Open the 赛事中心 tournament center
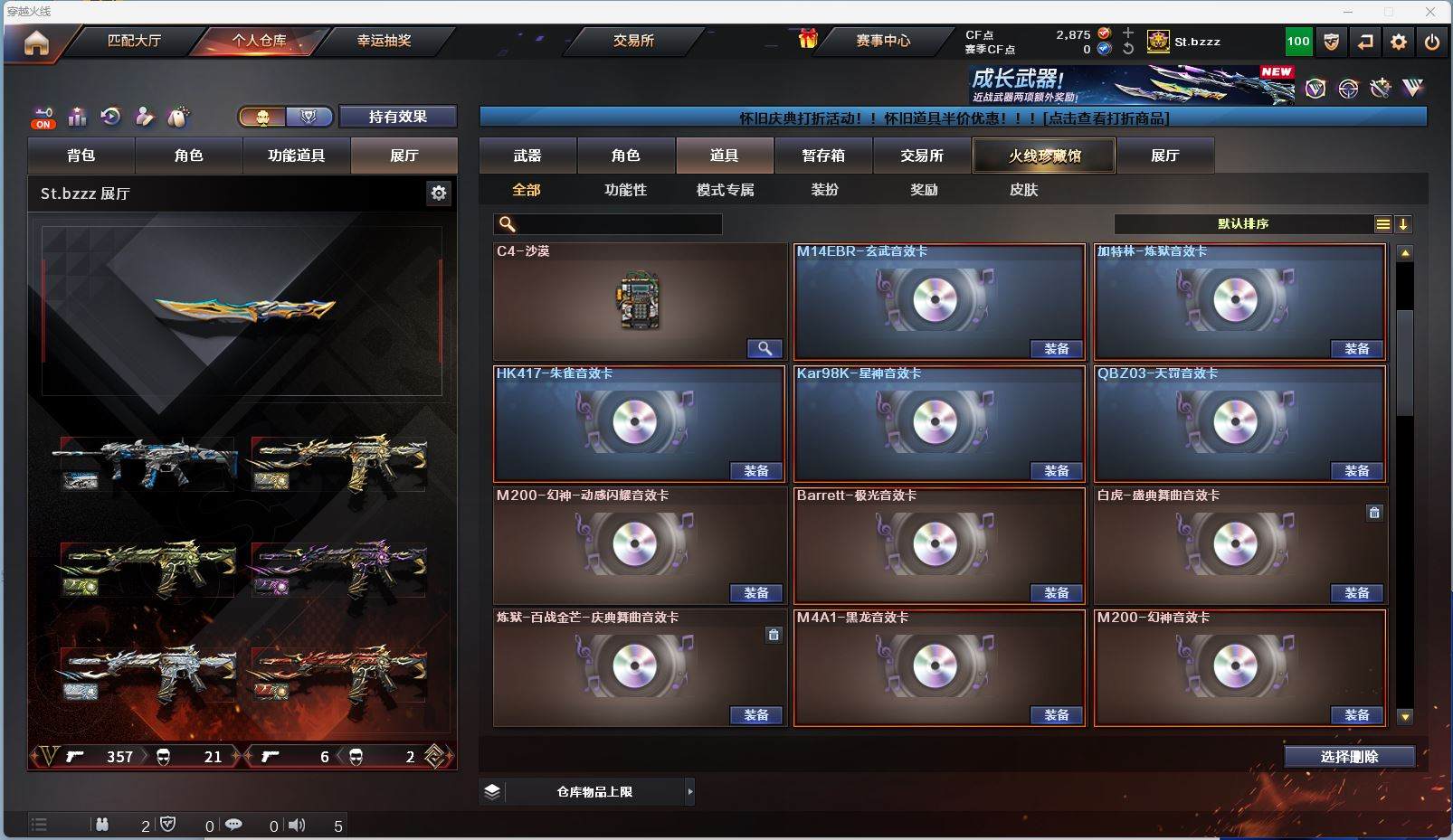This screenshot has height=840, width=1453. point(883,41)
